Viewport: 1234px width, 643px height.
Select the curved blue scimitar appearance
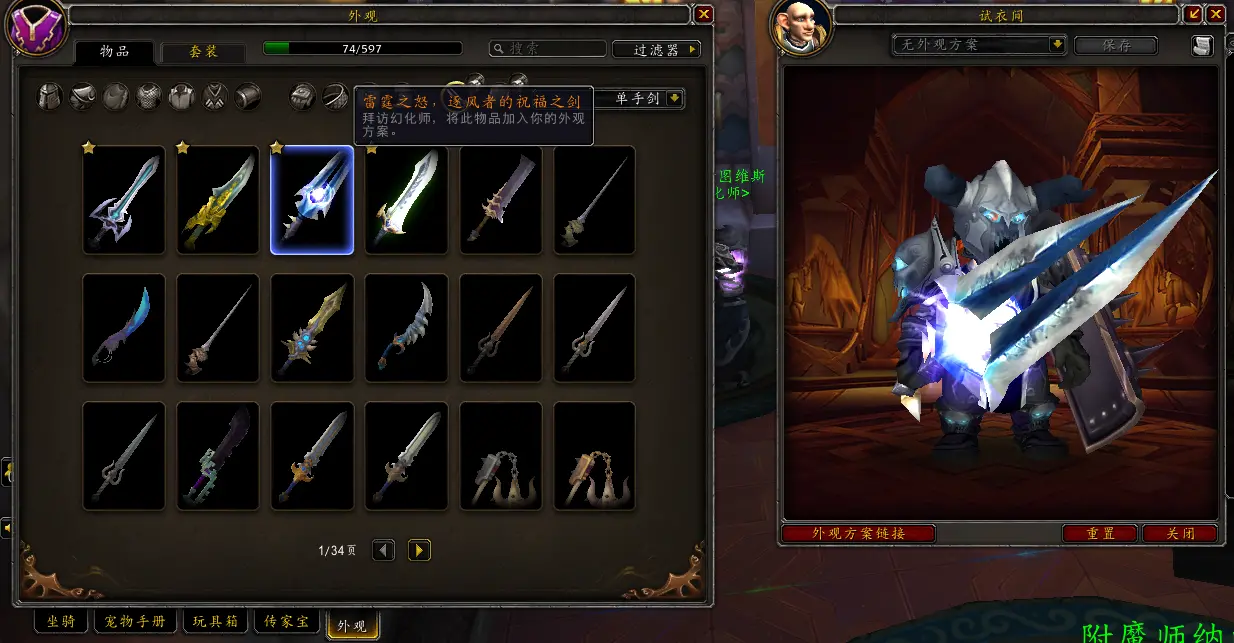[x=124, y=328]
